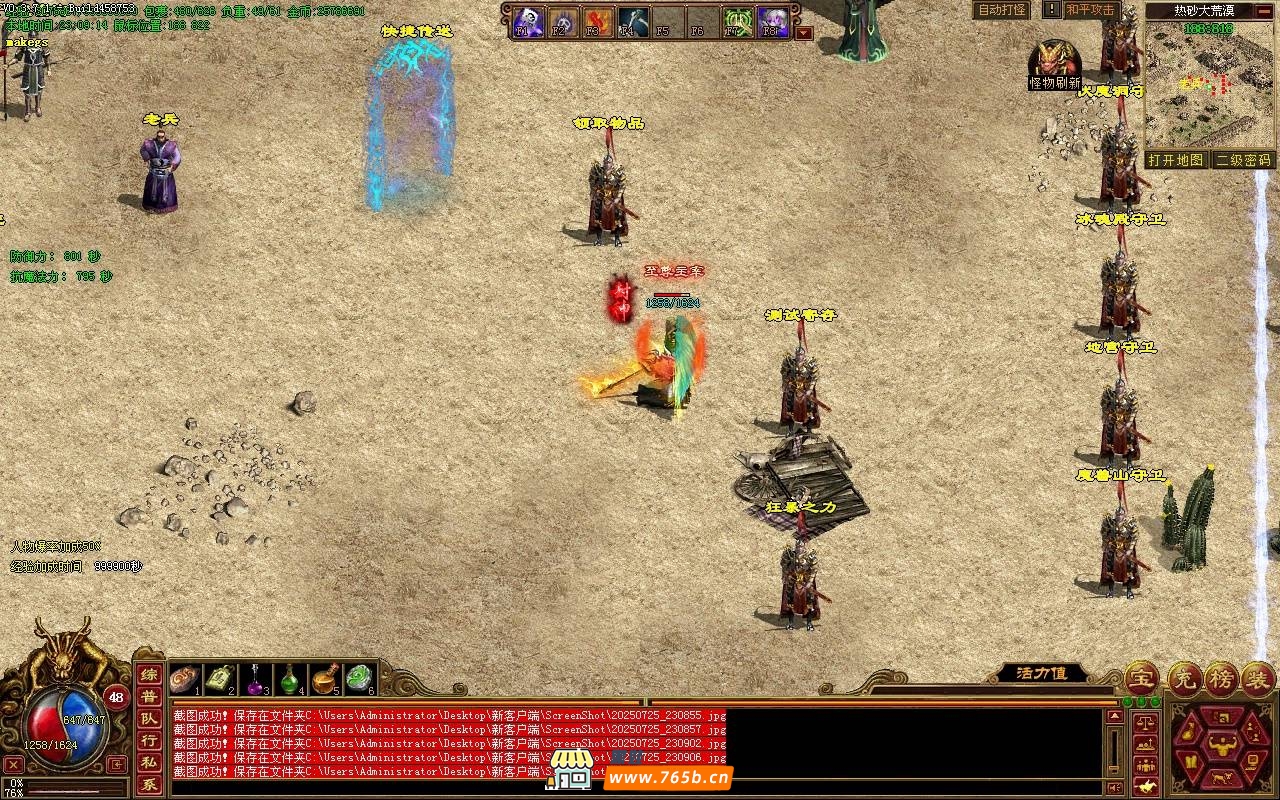Switch chat to the 队 team channel

pos(148,719)
